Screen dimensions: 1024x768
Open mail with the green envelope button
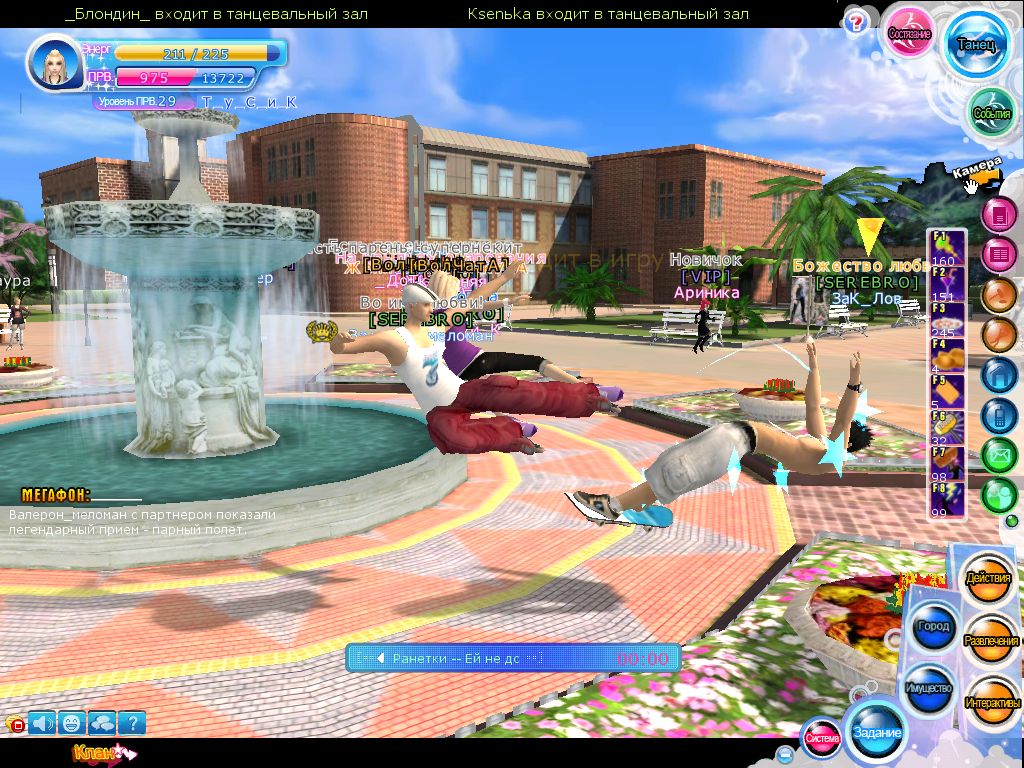tap(998, 456)
